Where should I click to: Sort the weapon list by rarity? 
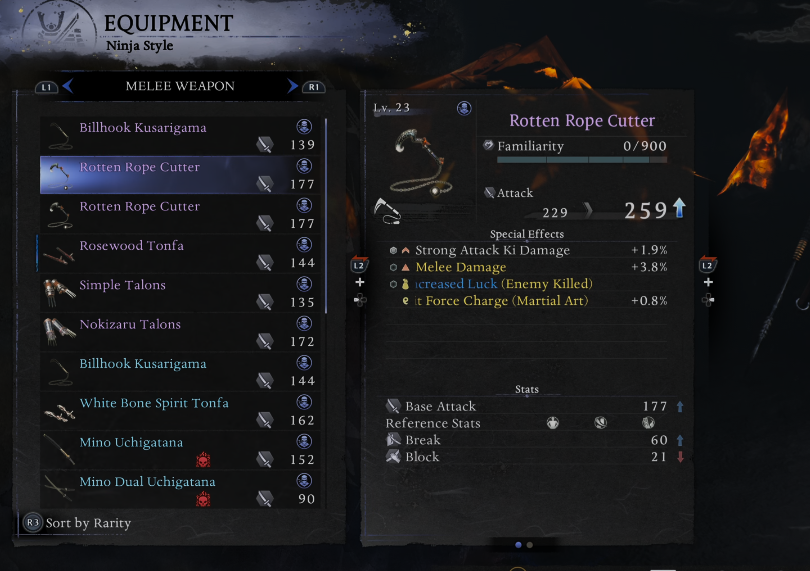78,523
